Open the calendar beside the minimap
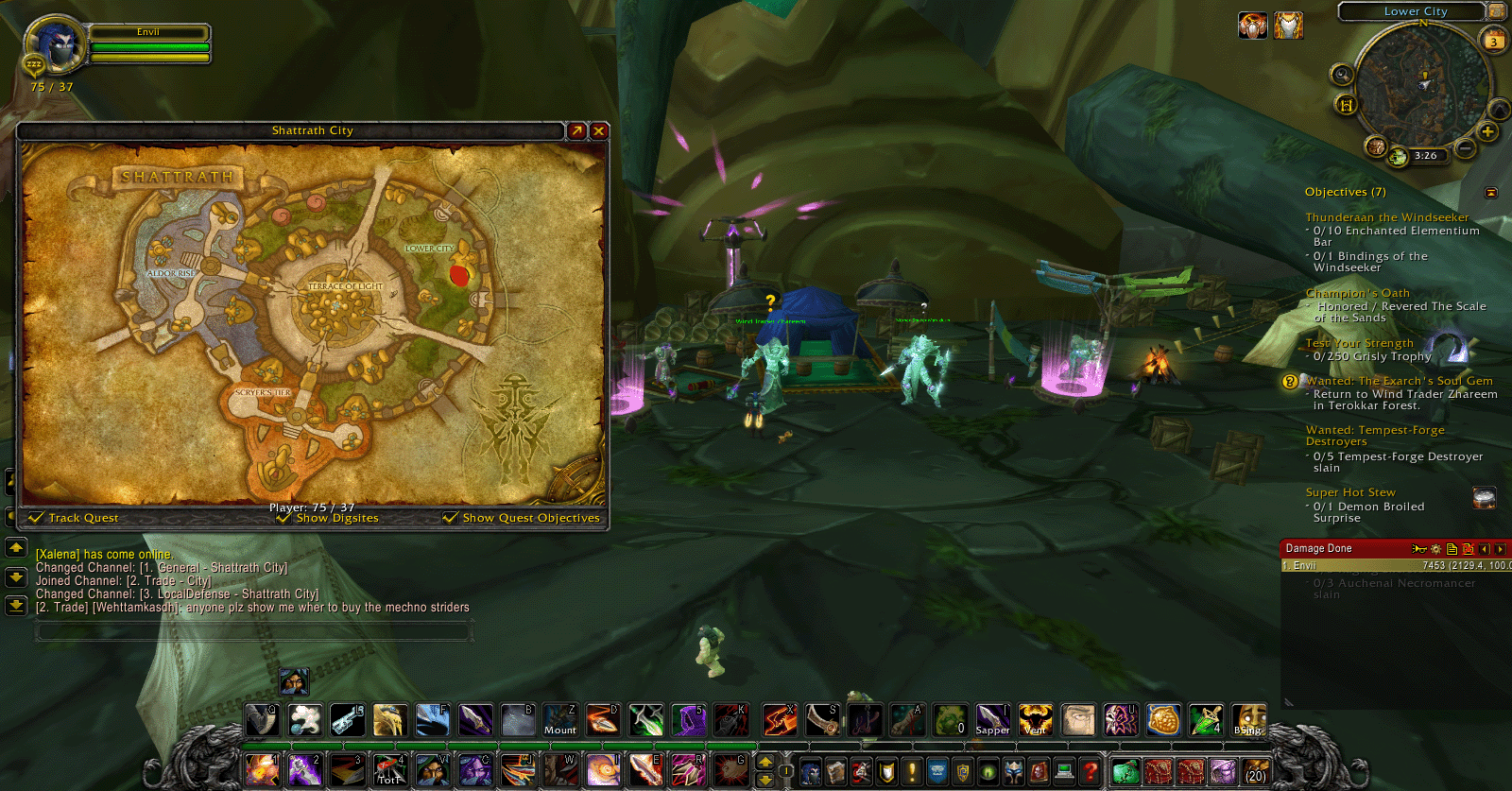 1494,41
